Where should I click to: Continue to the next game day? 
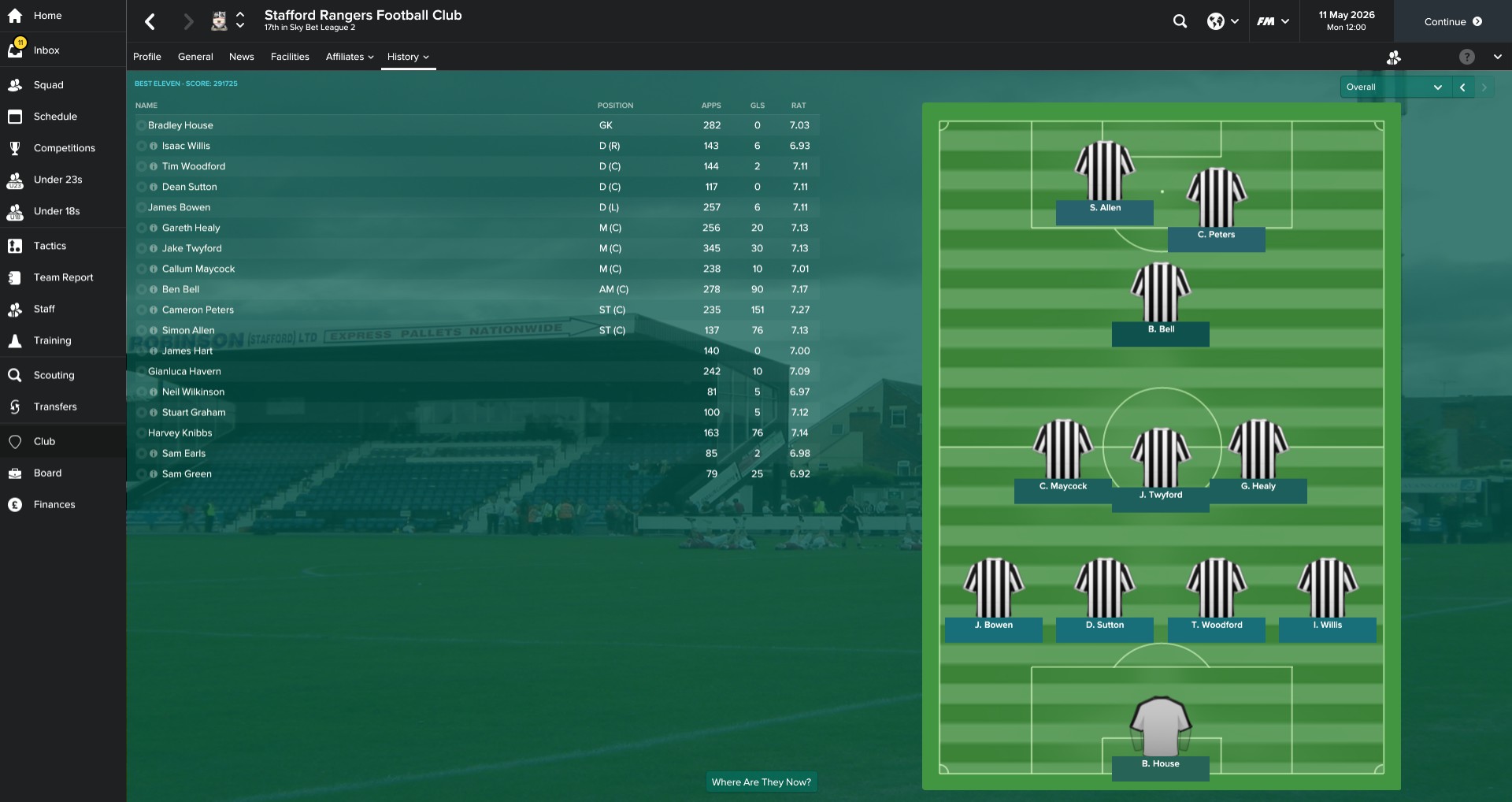click(x=1452, y=21)
